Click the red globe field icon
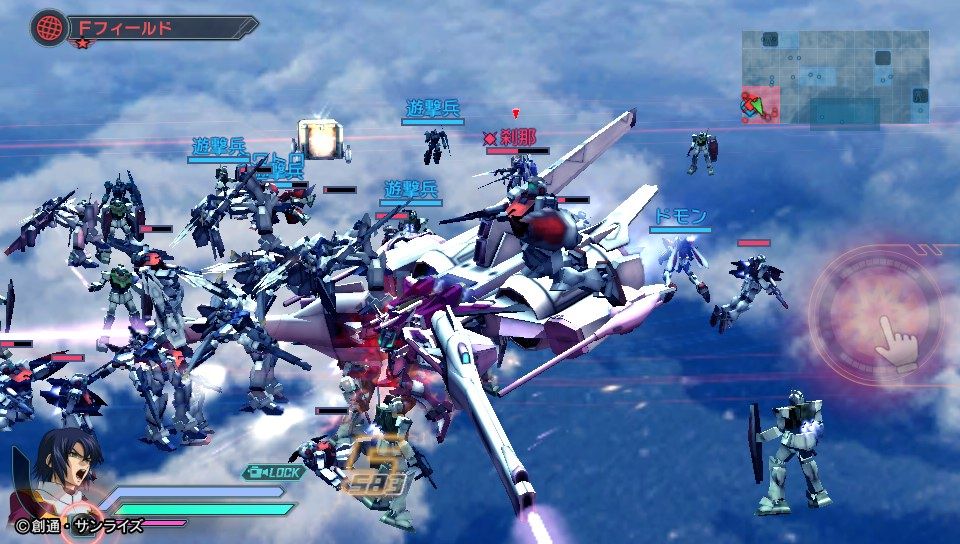 point(47,26)
